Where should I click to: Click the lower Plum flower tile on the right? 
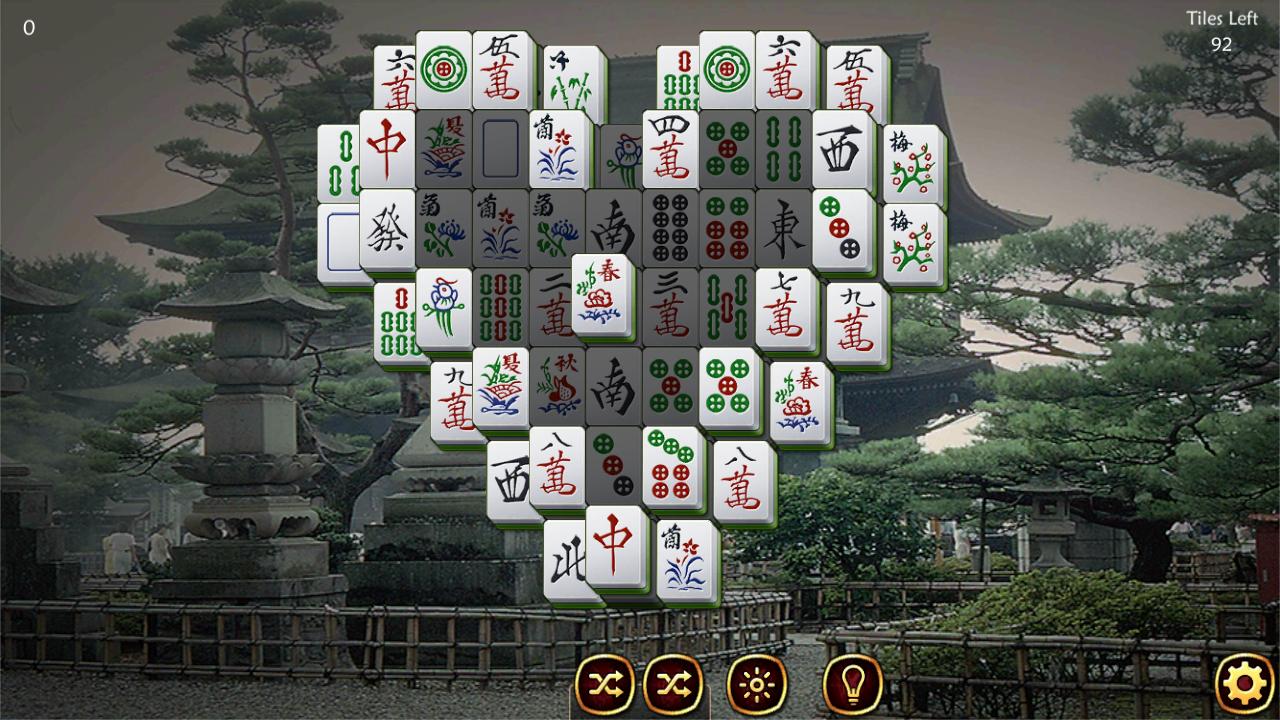coord(915,241)
